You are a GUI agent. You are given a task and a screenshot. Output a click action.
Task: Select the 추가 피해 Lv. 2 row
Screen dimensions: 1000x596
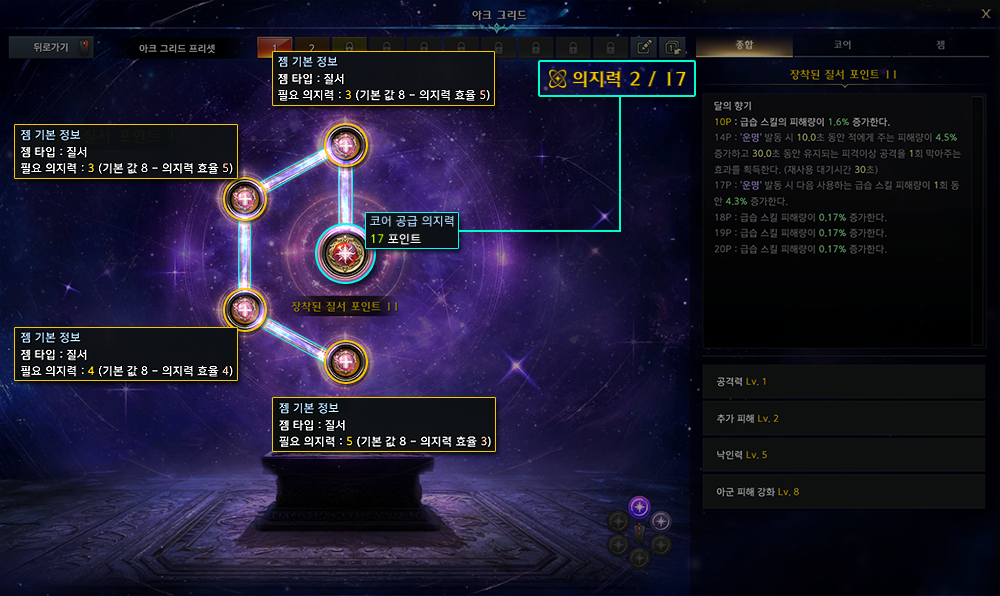[x=843, y=418]
